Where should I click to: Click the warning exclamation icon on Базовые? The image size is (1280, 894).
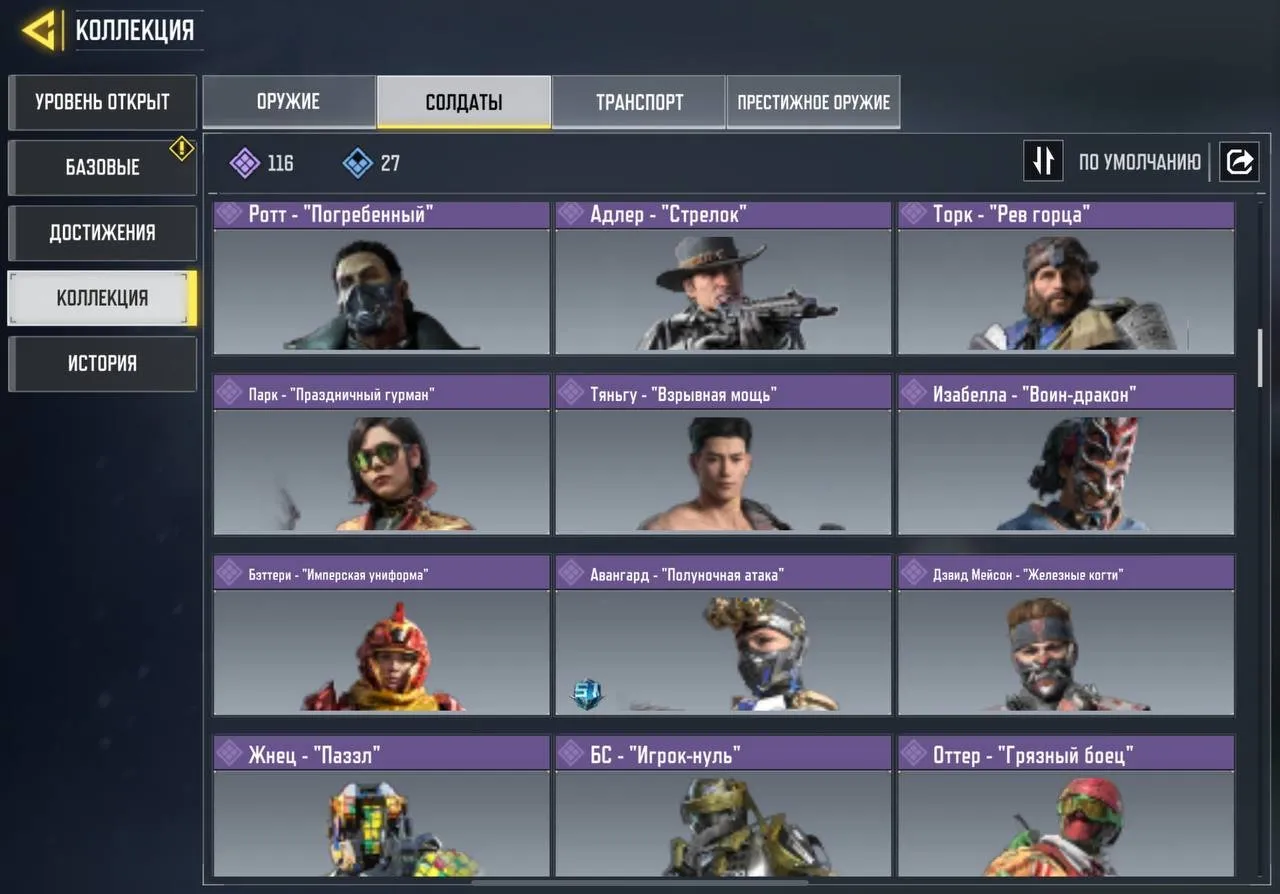coord(180,148)
